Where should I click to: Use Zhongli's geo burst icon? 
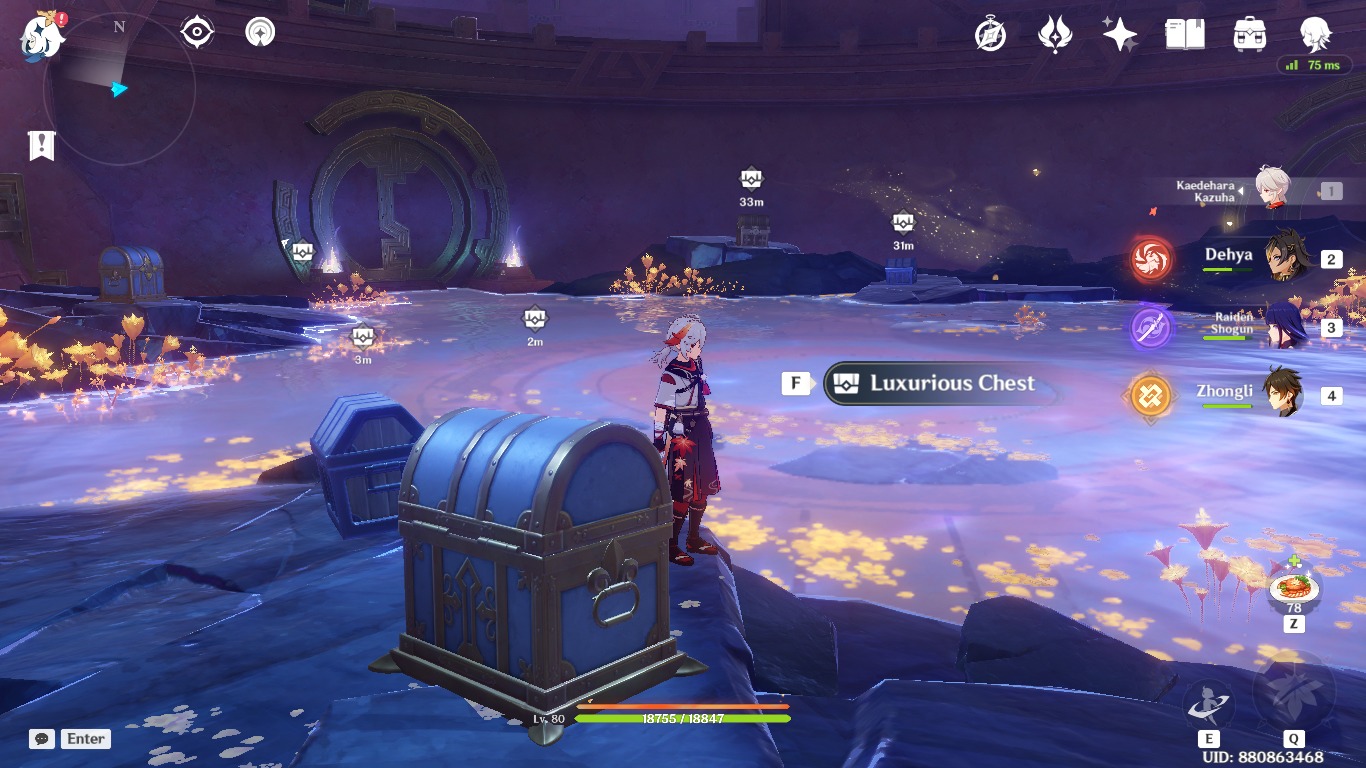pos(1150,395)
